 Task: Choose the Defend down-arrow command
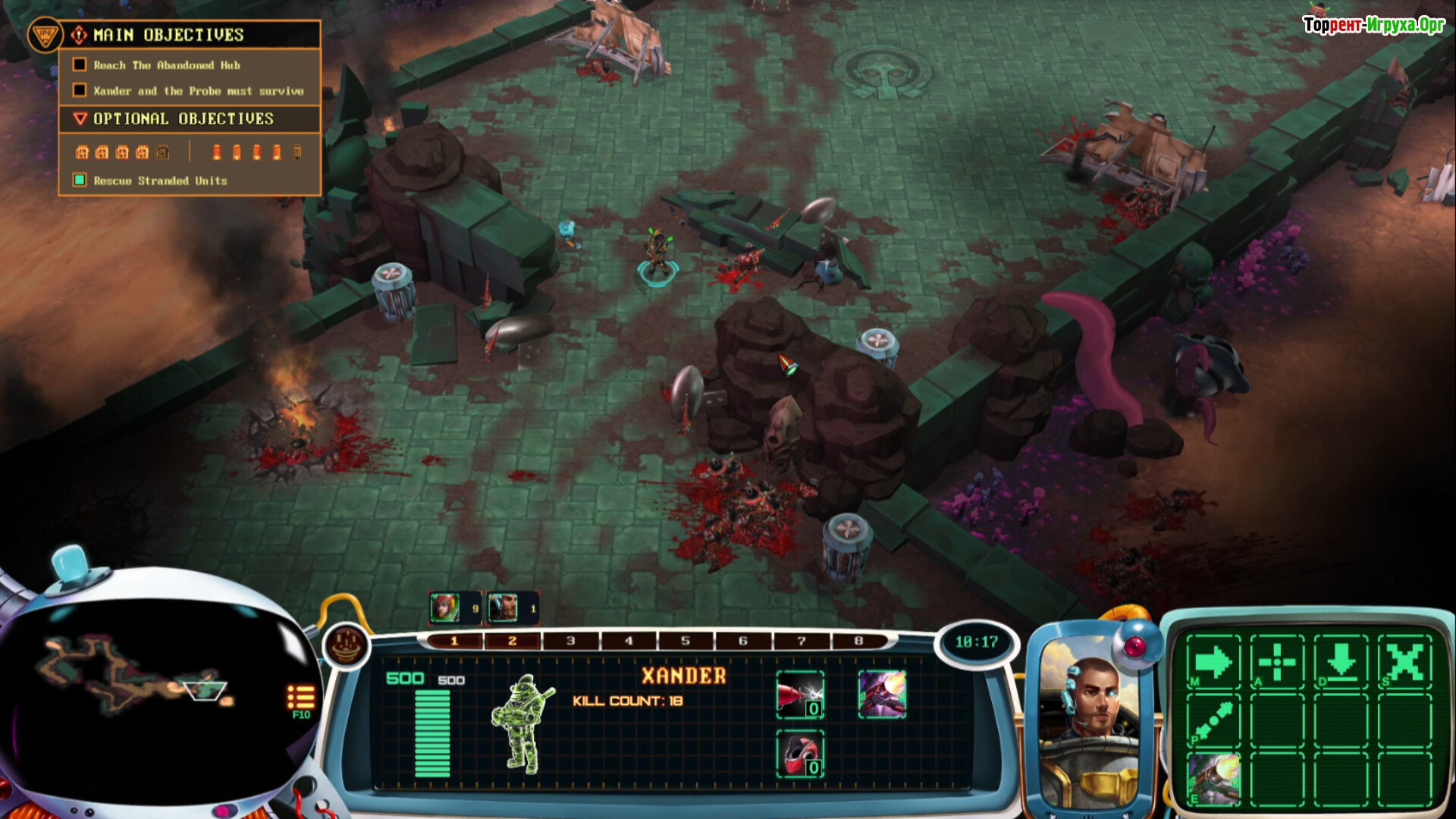pos(1341,662)
